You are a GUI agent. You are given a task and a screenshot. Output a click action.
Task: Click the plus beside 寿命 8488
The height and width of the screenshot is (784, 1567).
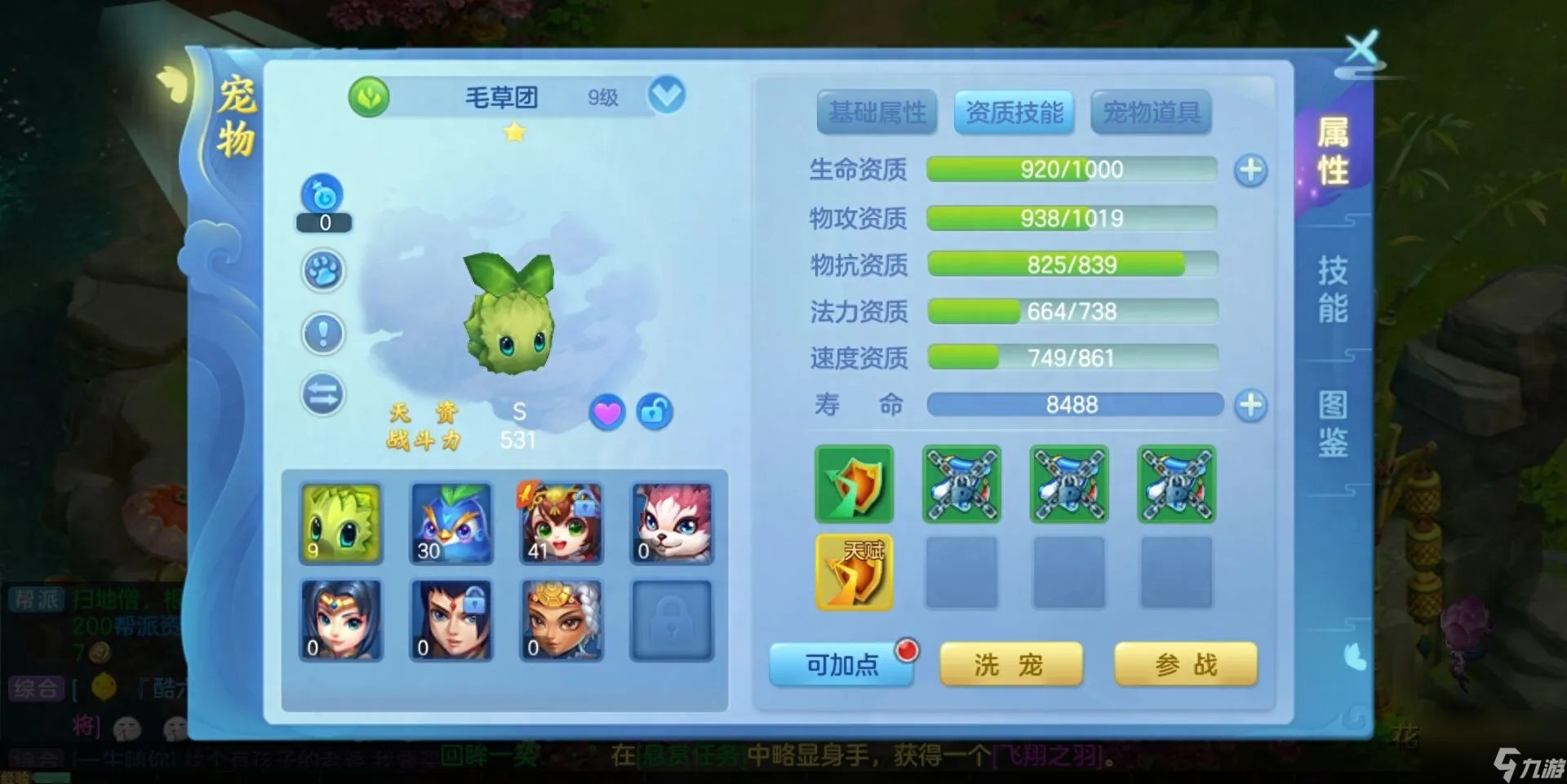(1250, 404)
